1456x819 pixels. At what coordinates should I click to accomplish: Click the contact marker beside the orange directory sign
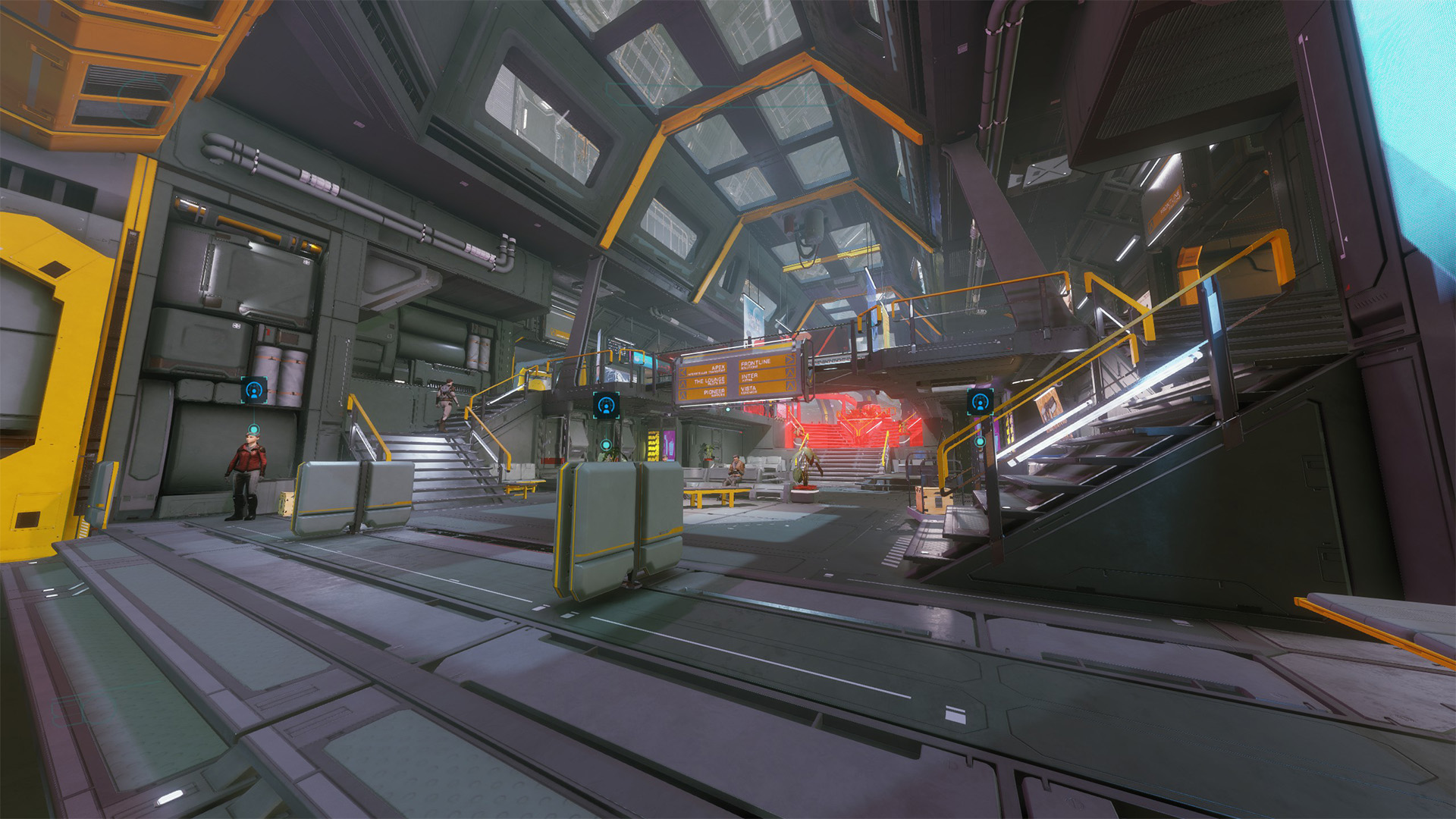pos(605,406)
